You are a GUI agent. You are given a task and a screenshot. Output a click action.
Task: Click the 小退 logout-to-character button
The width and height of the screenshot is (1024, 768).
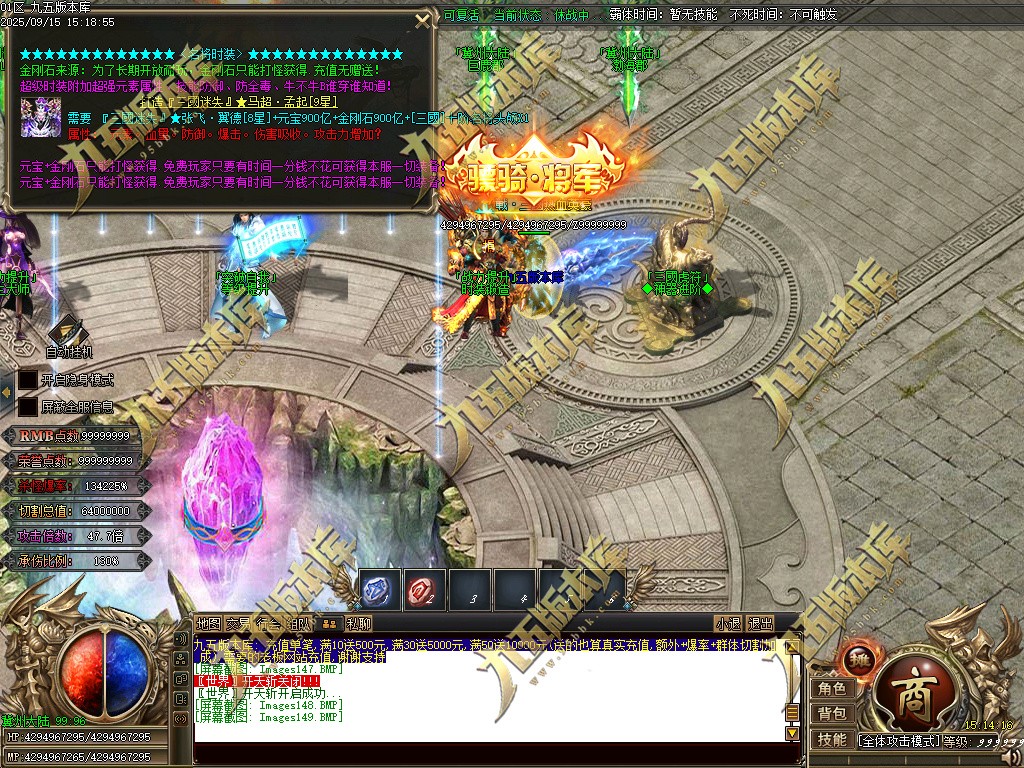click(728, 623)
